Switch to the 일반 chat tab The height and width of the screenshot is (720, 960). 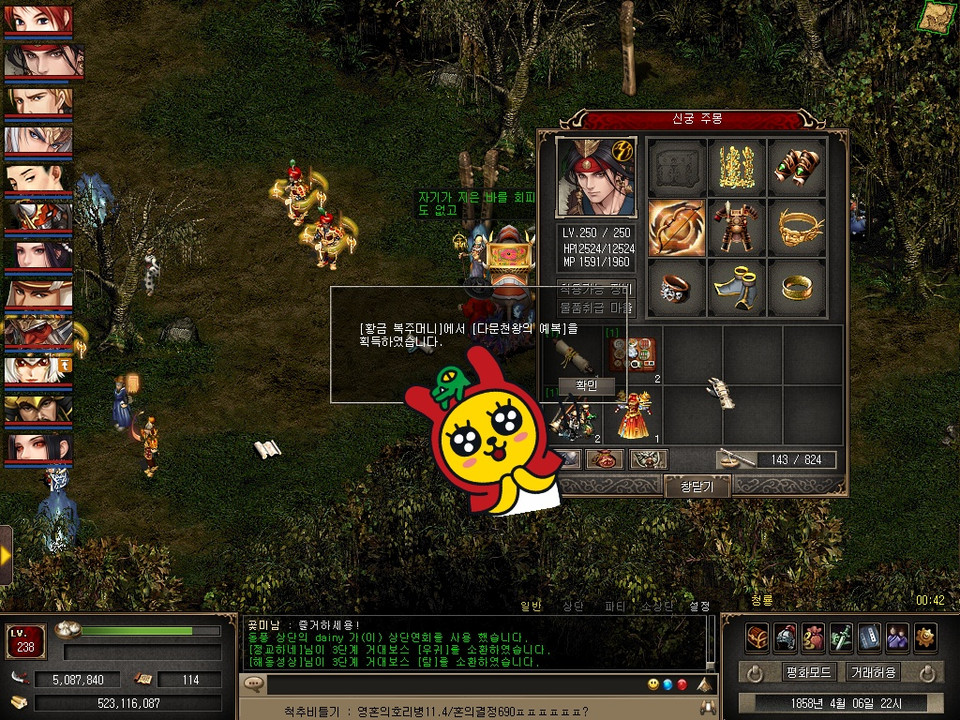pyautogui.click(x=530, y=606)
